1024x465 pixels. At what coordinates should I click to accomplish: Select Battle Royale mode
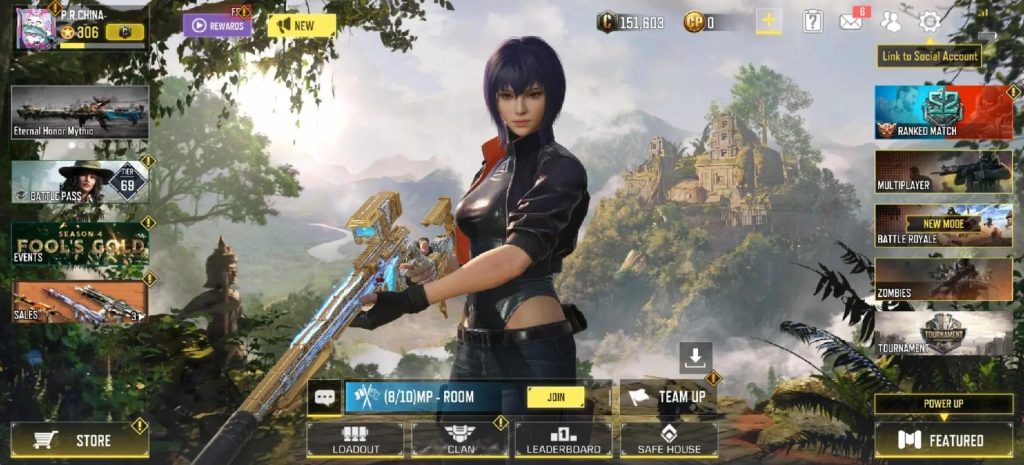click(943, 225)
